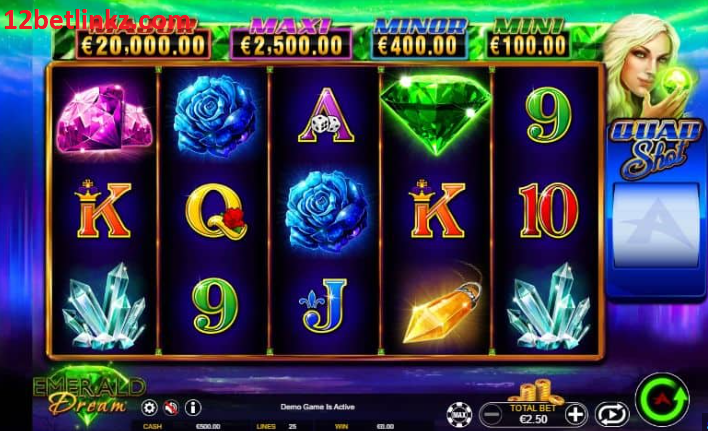
Task: Show game info with the i icon
Action: tap(193, 407)
